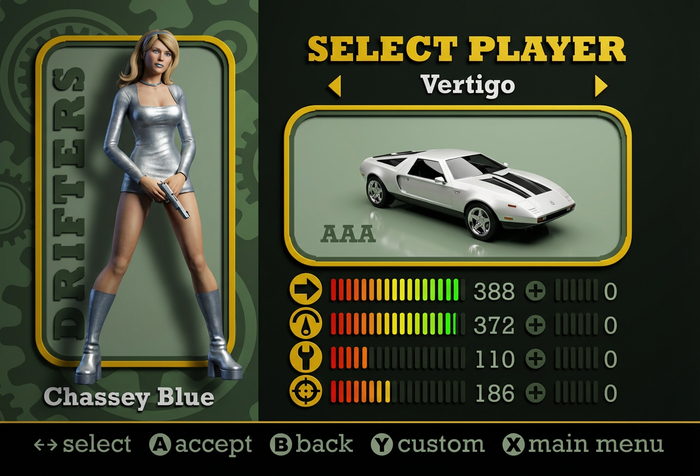This screenshot has width=700, height=476.
Task: Click the arrow speed stat icon
Action: tap(306, 291)
